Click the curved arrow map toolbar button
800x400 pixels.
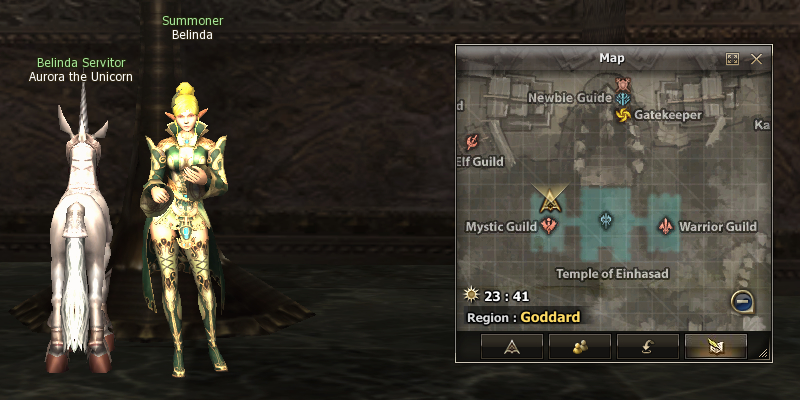point(647,346)
